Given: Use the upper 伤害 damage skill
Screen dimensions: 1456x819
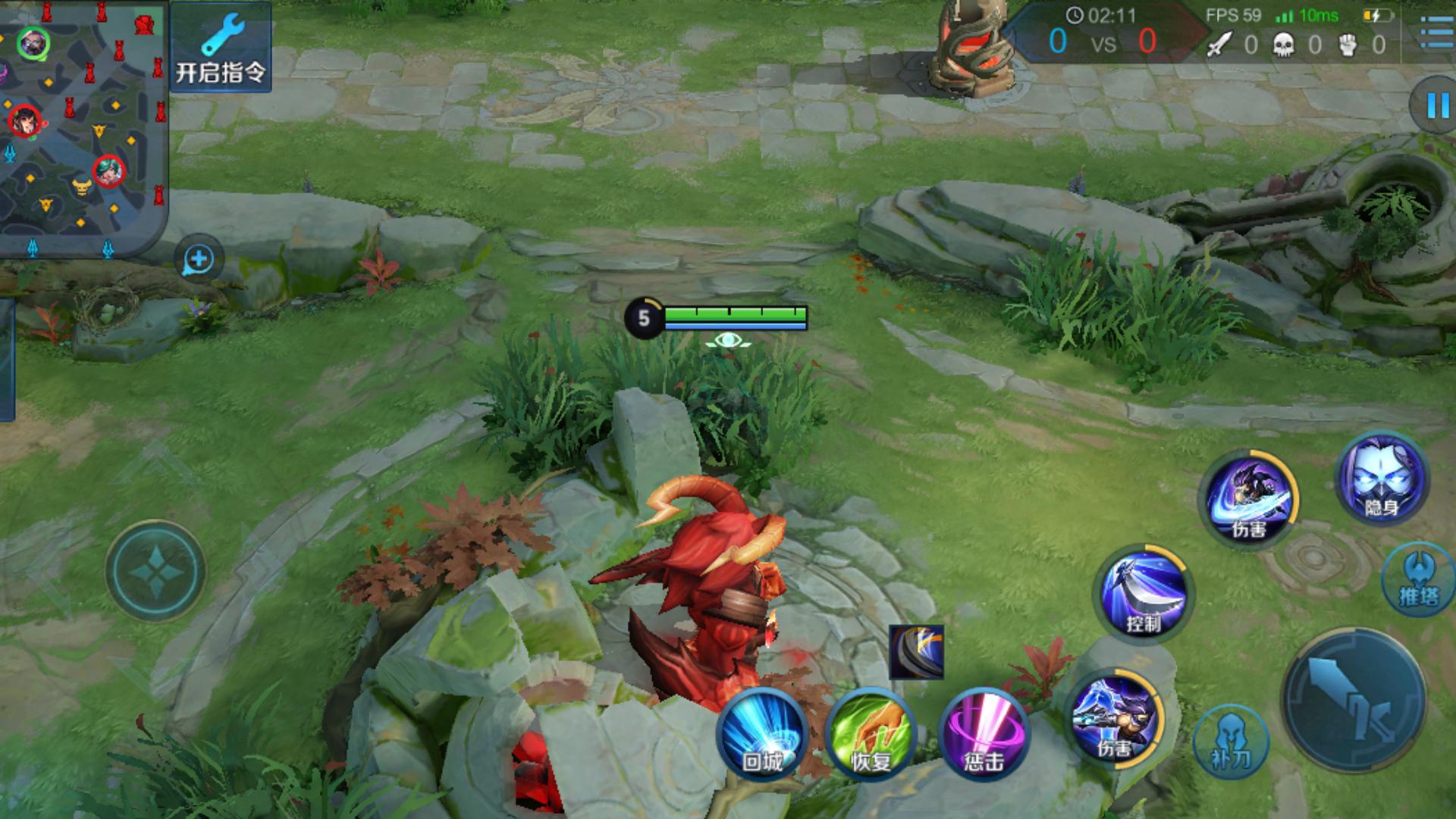Looking at the screenshot, I should point(1248,497).
